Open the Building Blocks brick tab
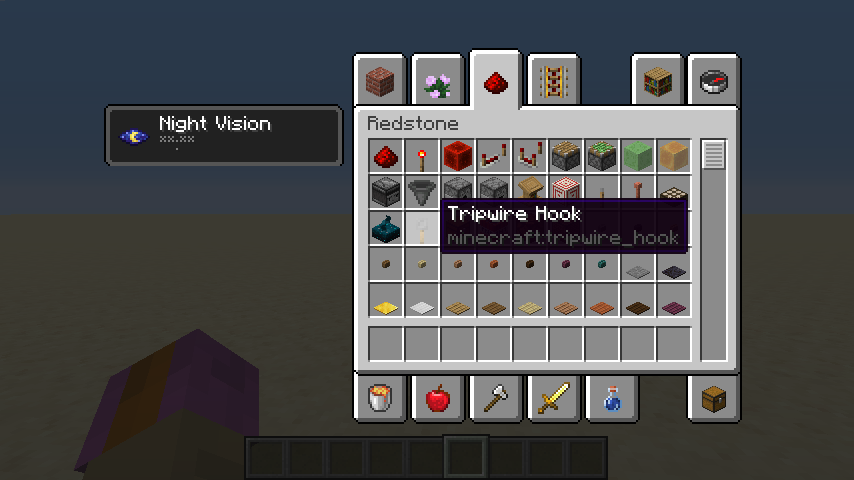Screen dimensions: 854x480 pos(379,82)
